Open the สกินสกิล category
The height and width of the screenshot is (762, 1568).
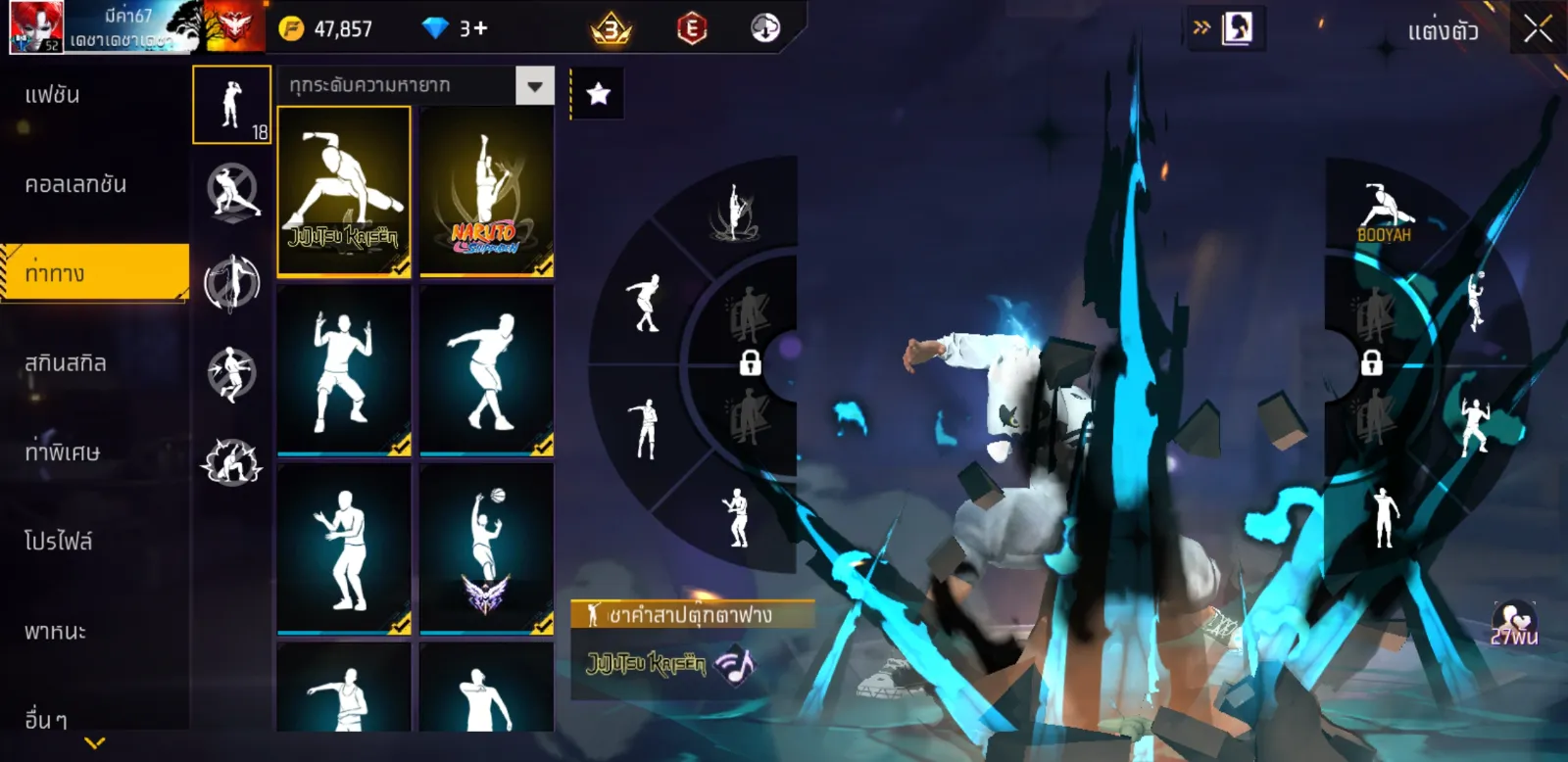pos(66,363)
